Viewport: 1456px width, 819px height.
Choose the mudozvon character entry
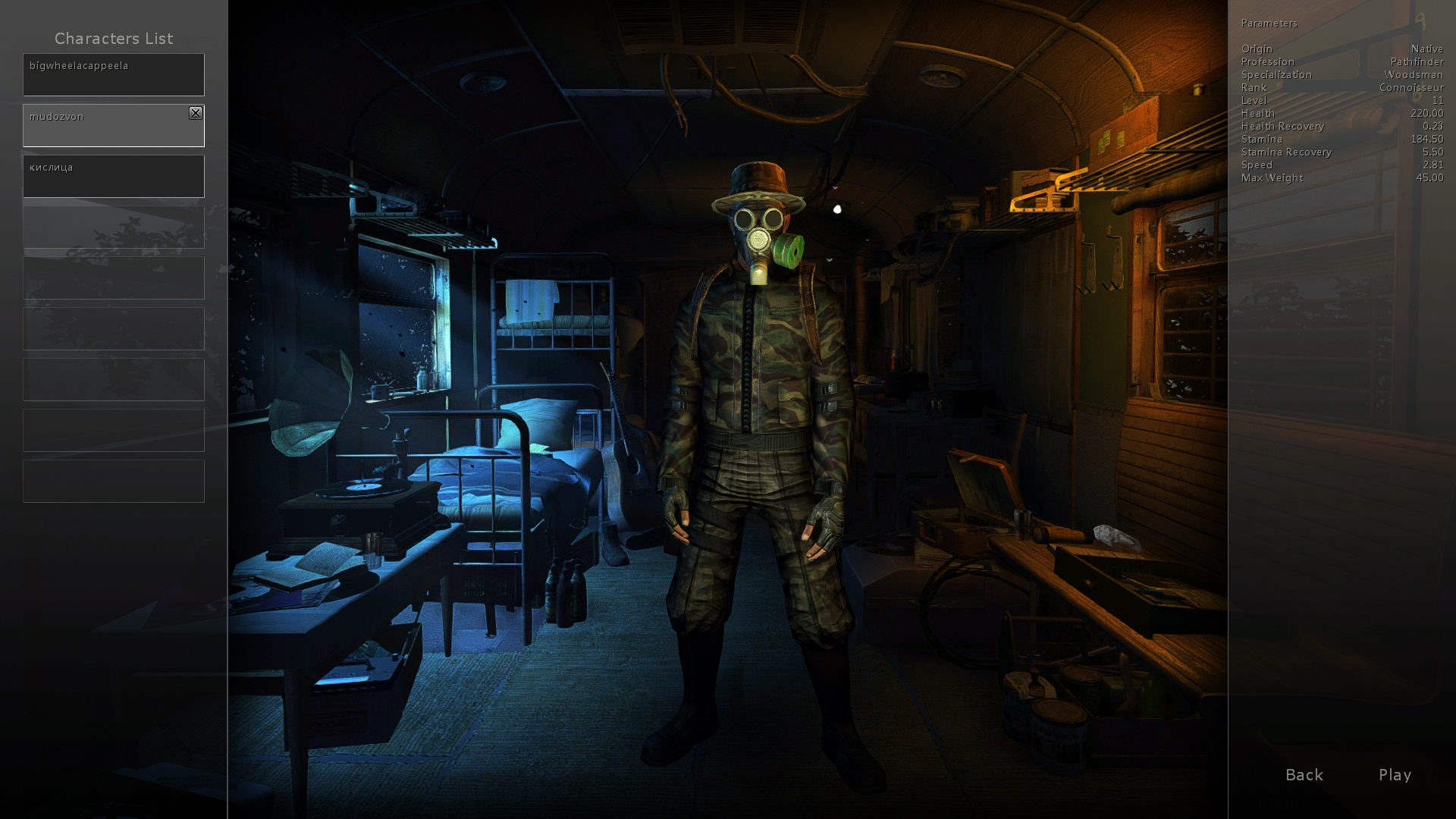pos(106,126)
